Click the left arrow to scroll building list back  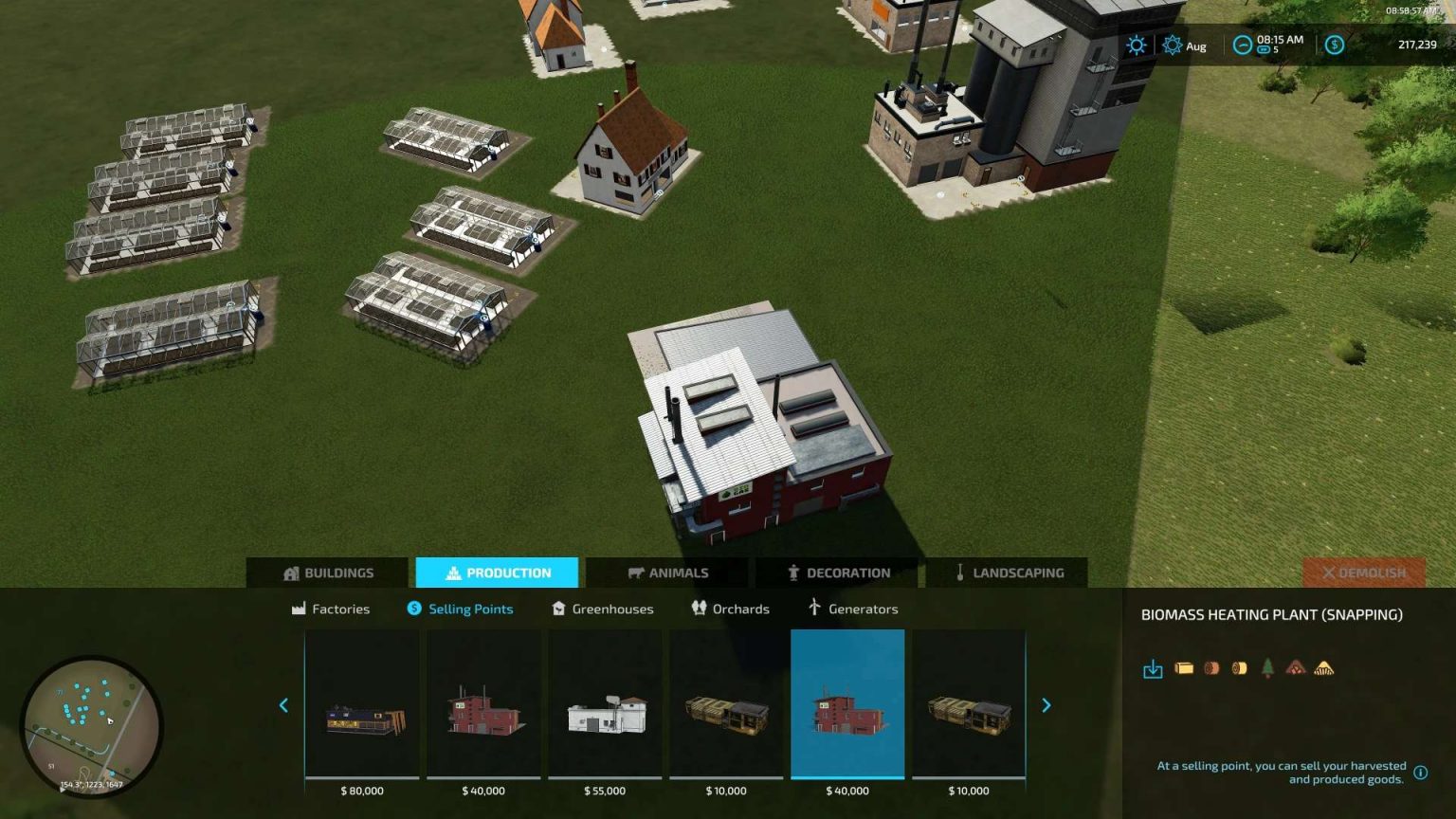click(x=283, y=705)
